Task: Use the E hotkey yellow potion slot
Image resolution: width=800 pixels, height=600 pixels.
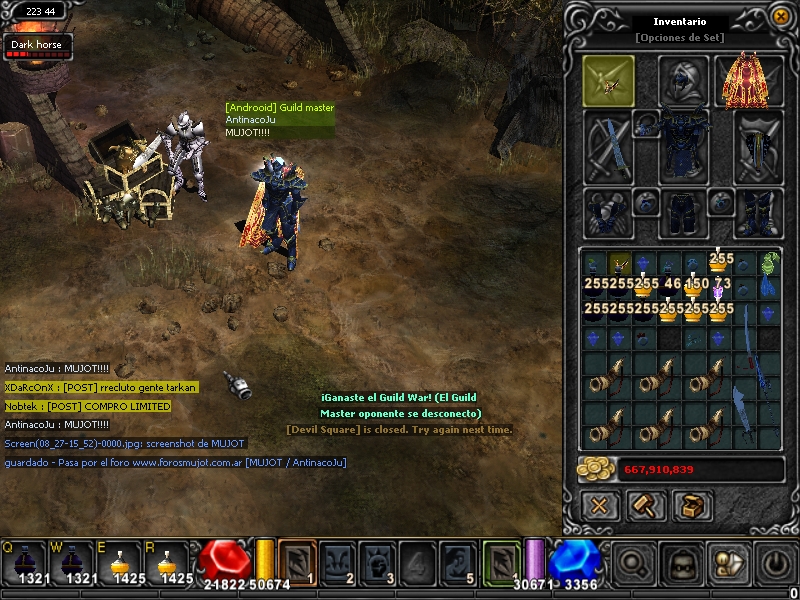Action: click(x=123, y=563)
